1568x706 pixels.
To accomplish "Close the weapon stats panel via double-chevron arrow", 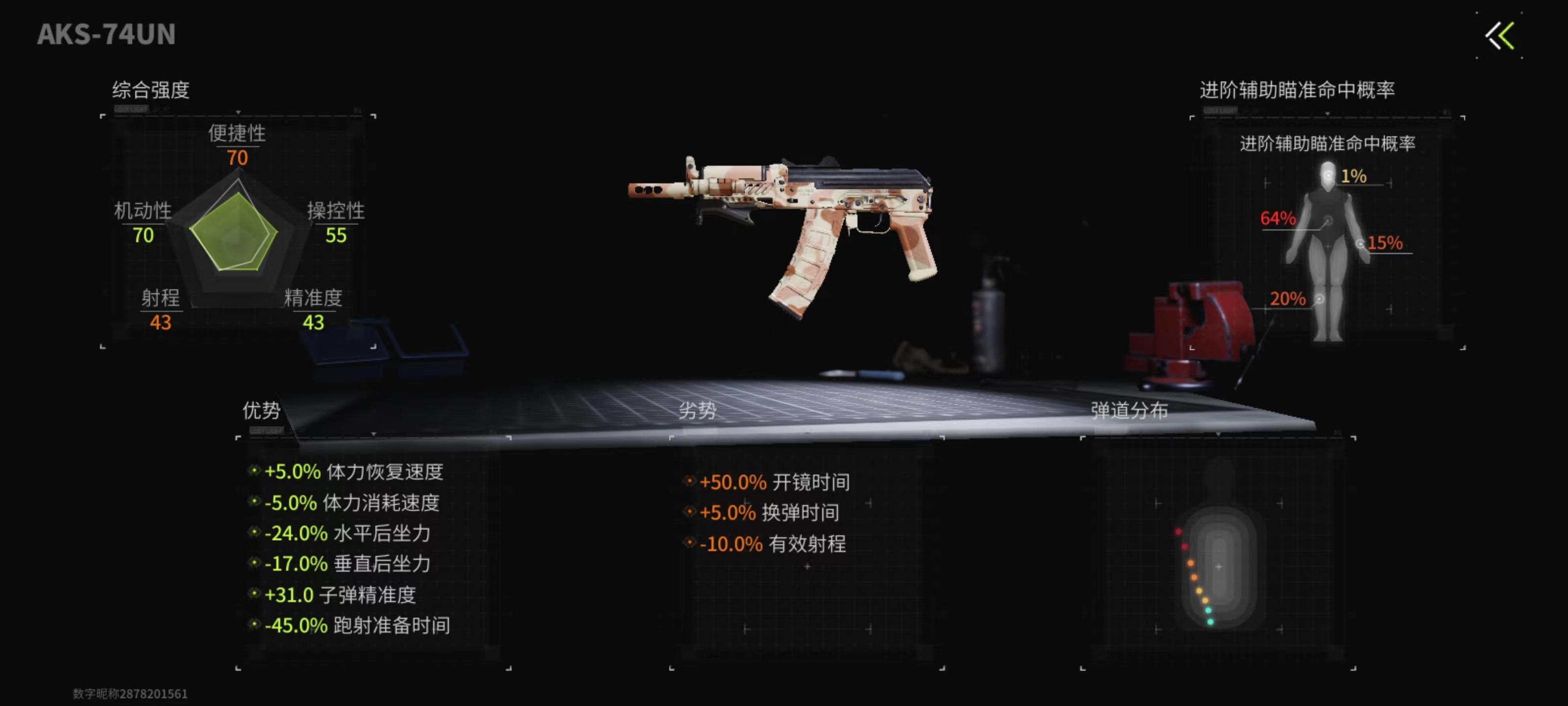I will pyautogui.click(x=1500, y=36).
